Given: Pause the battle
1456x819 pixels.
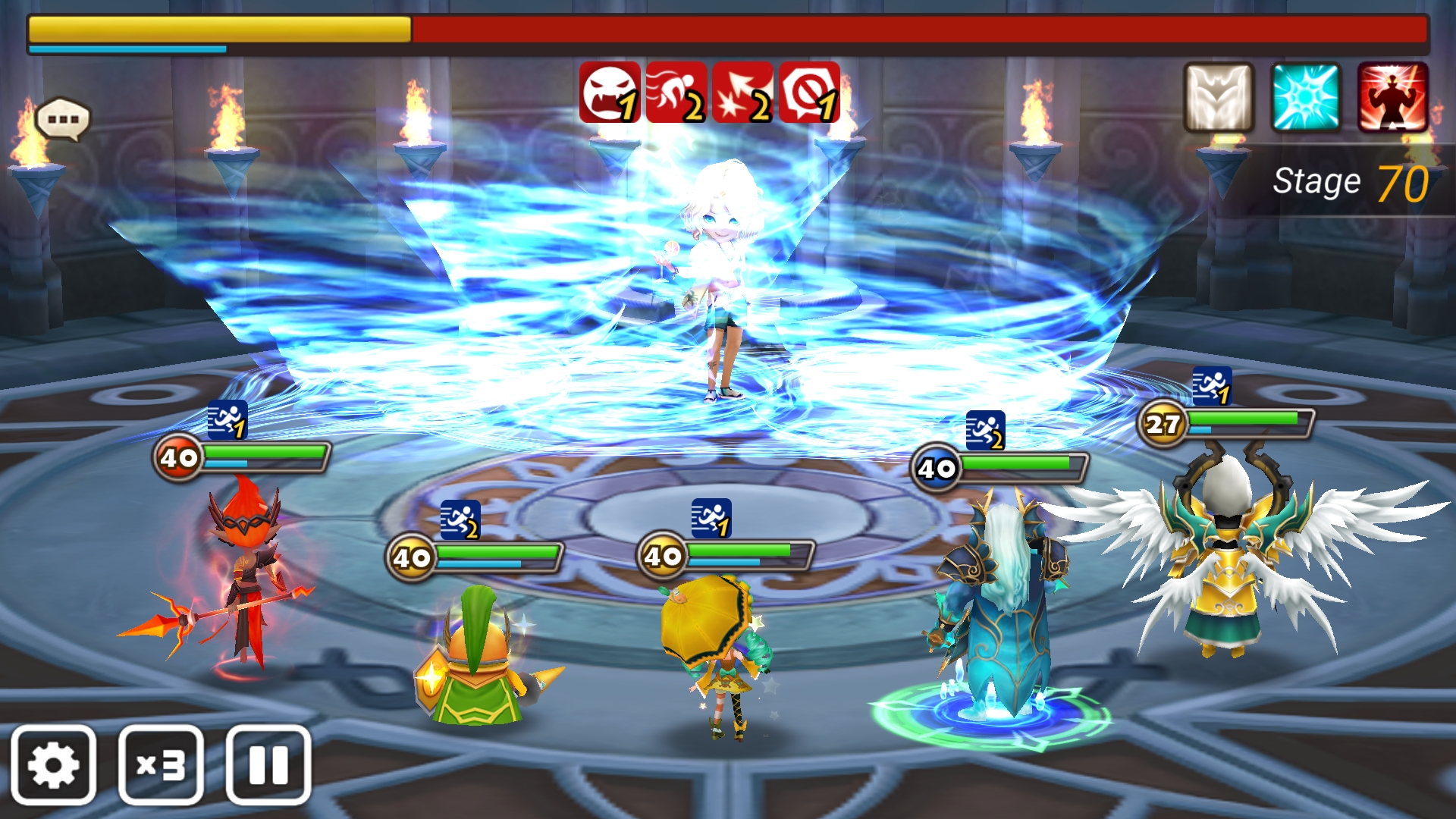Looking at the screenshot, I should [268, 765].
